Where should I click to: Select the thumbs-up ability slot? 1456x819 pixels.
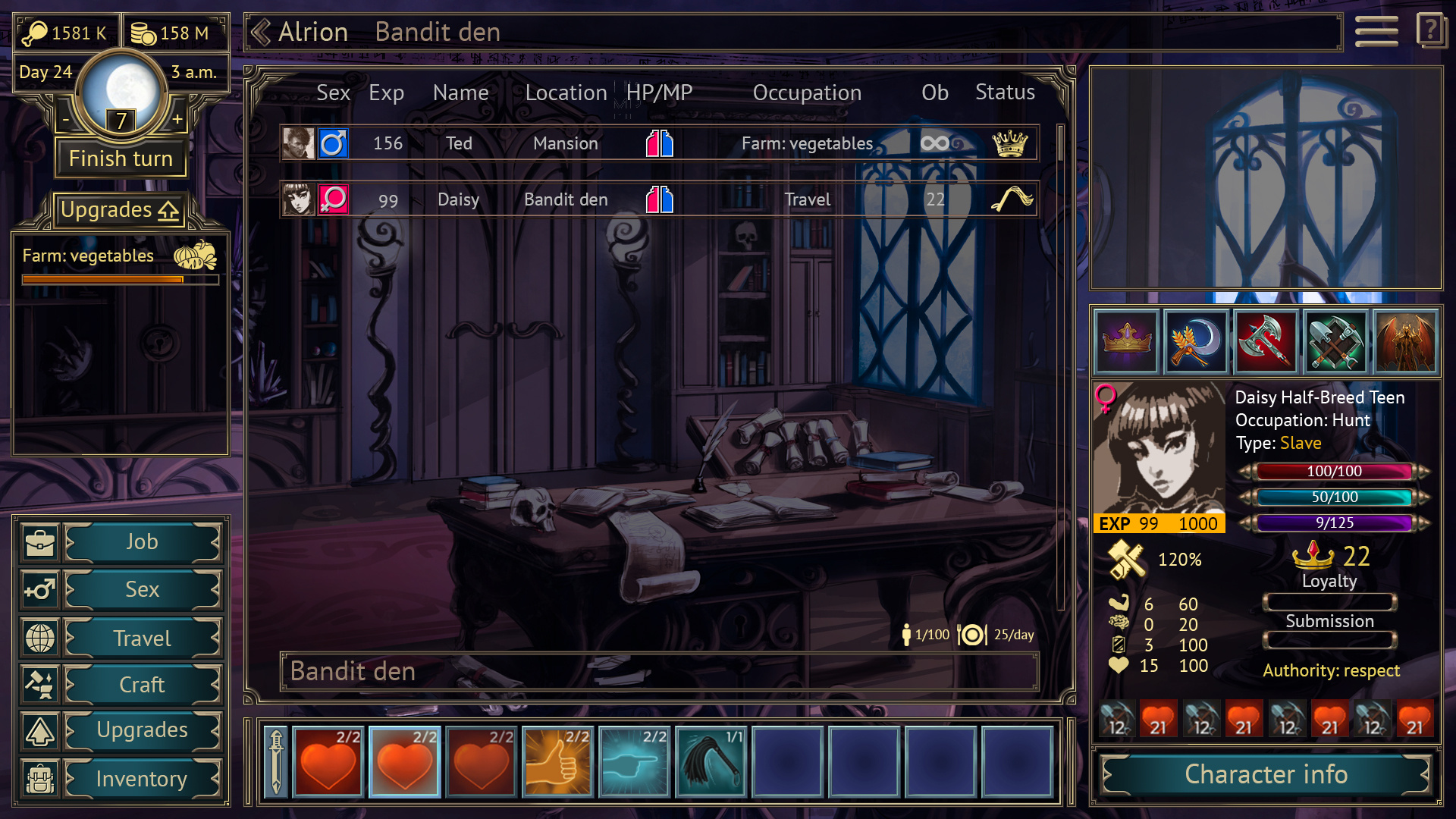coord(557,762)
